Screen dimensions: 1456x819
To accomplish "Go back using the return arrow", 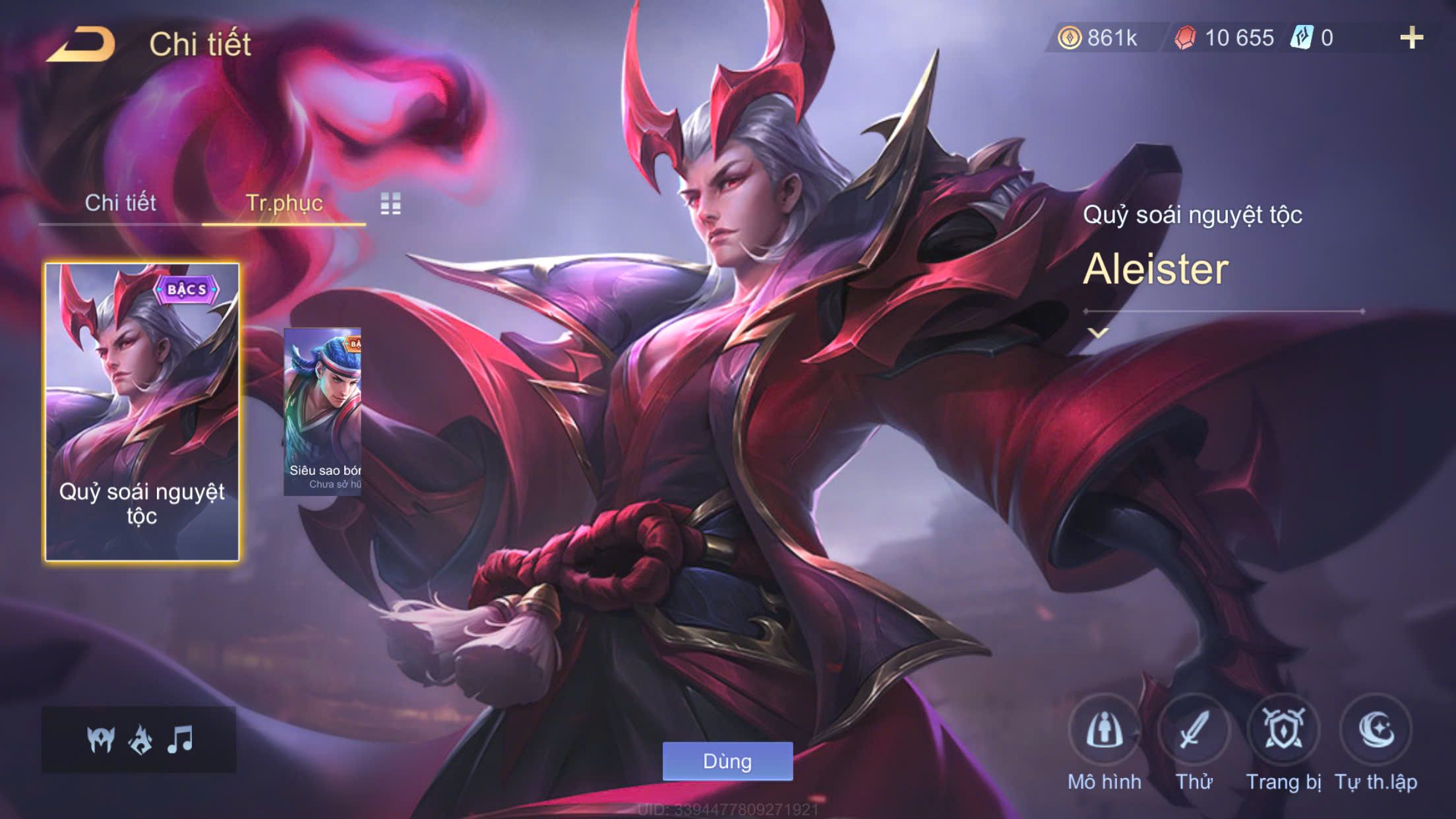I will [82, 44].
